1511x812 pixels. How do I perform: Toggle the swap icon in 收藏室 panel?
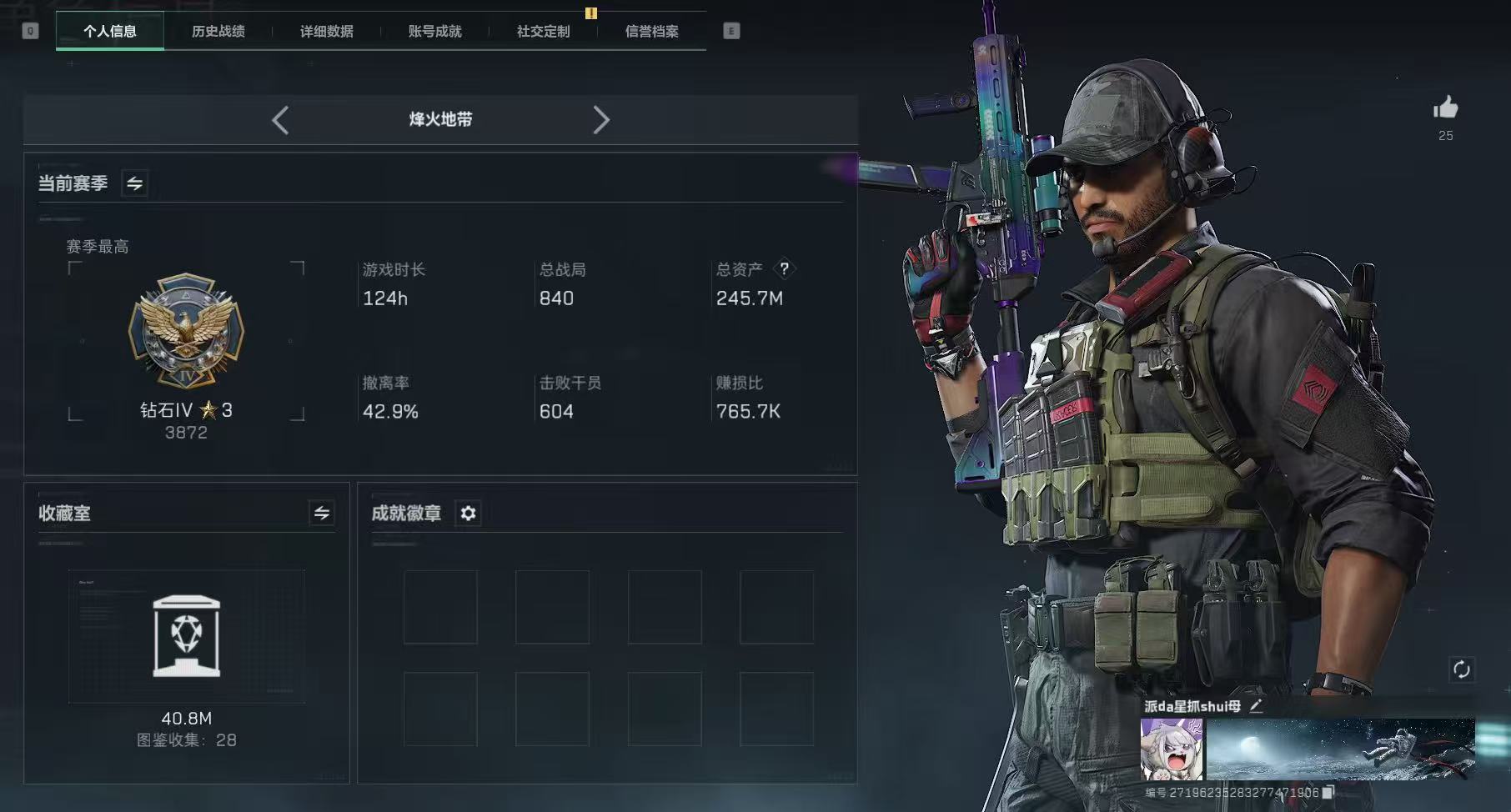pos(322,513)
